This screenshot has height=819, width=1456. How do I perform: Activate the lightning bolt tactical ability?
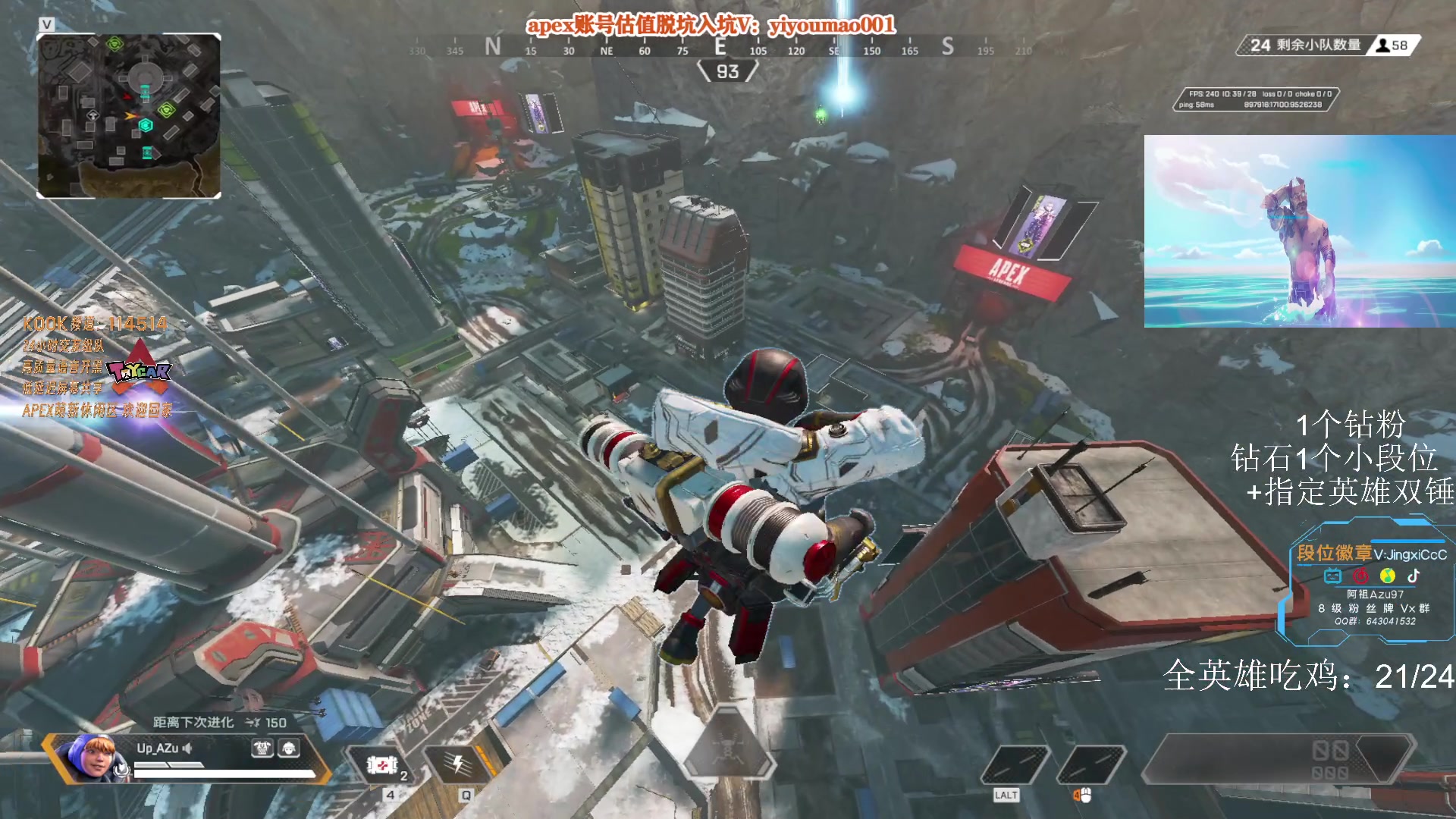coord(459,764)
